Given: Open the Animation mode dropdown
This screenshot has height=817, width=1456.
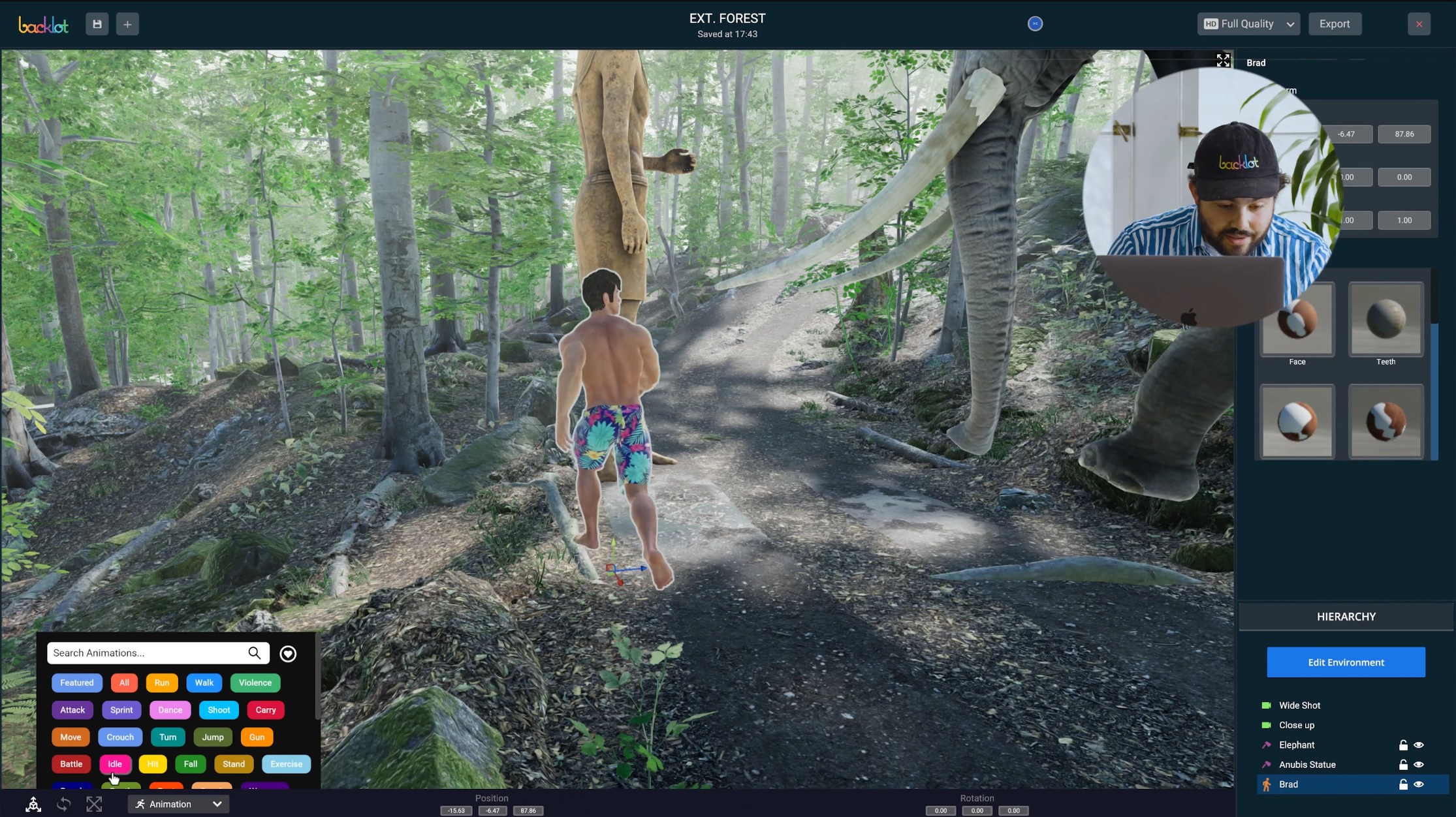Looking at the screenshot, I should pos(178,804).
